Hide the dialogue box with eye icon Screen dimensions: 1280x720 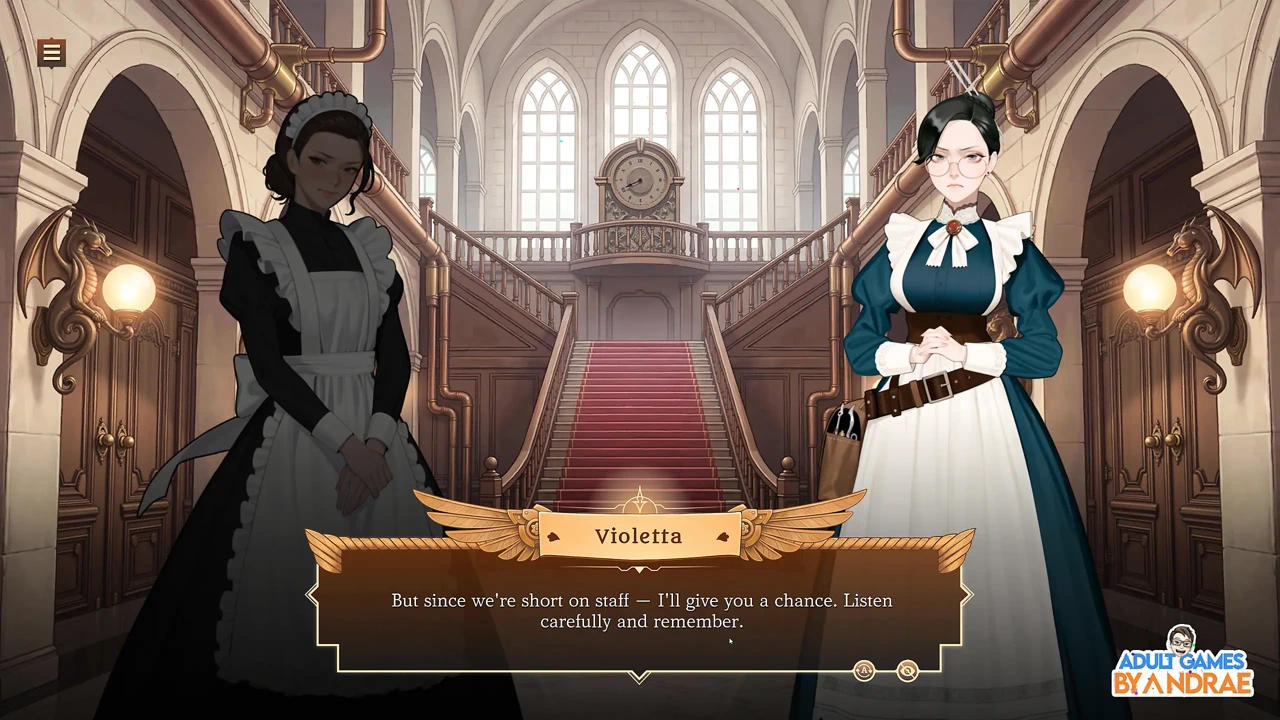(907, 671)
